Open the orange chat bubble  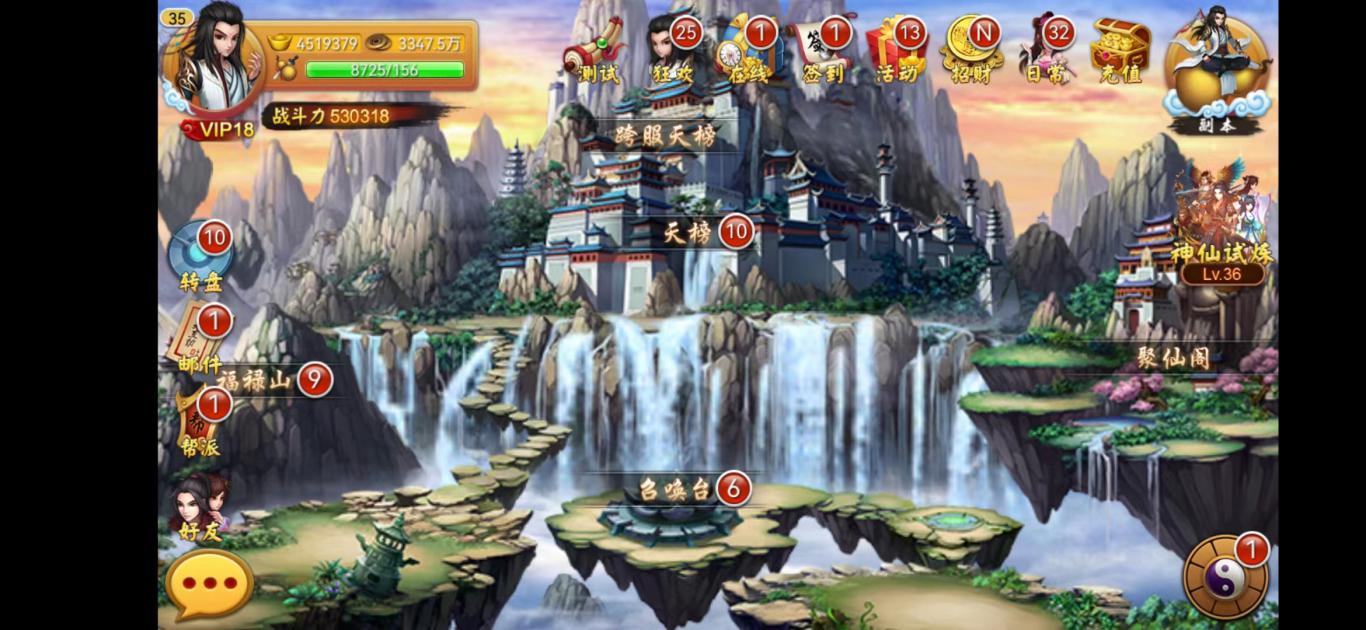coord(208,583)
